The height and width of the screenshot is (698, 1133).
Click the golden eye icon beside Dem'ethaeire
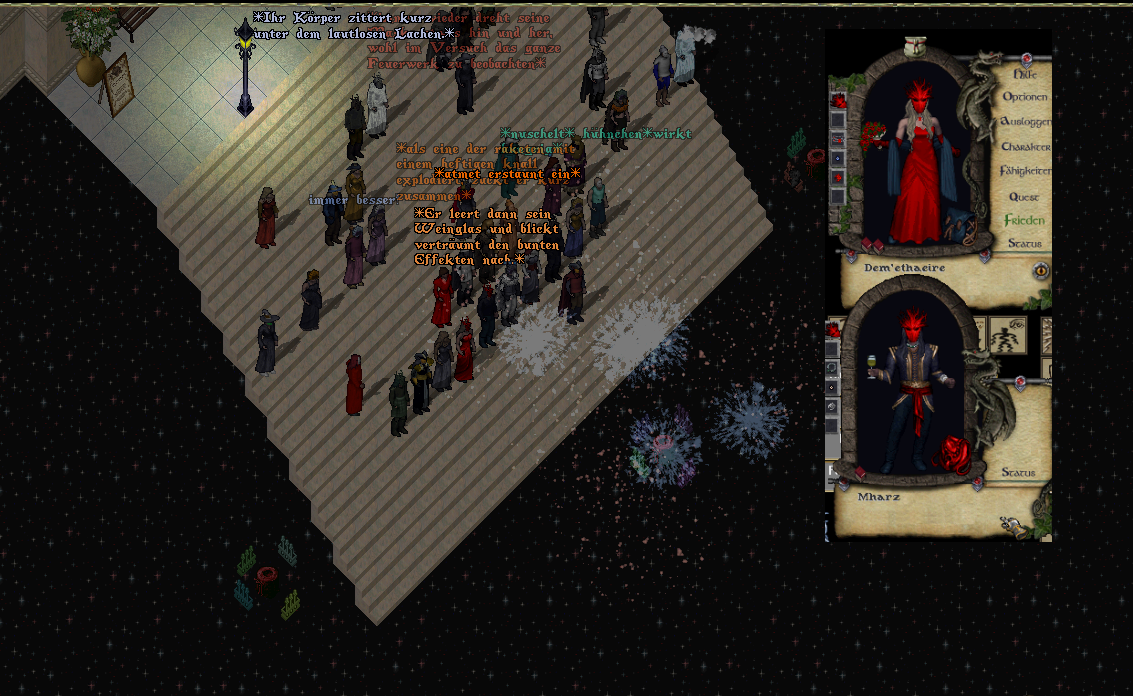click(1041, 271)
